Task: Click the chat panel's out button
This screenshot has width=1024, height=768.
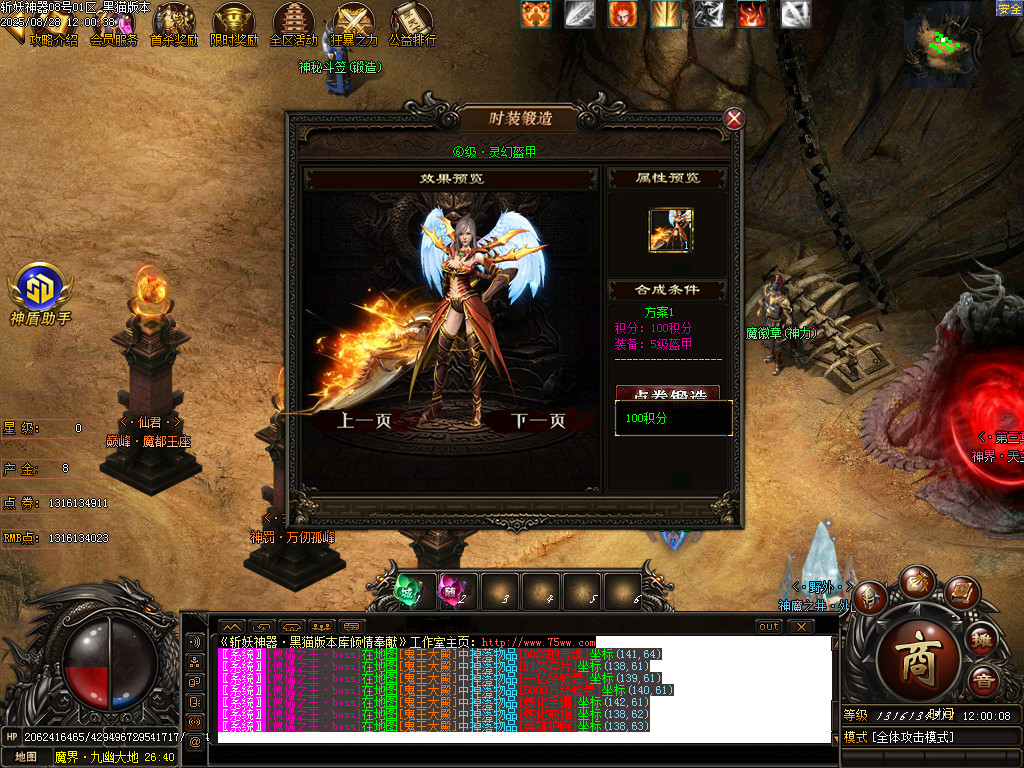Action: coord(768,627)
